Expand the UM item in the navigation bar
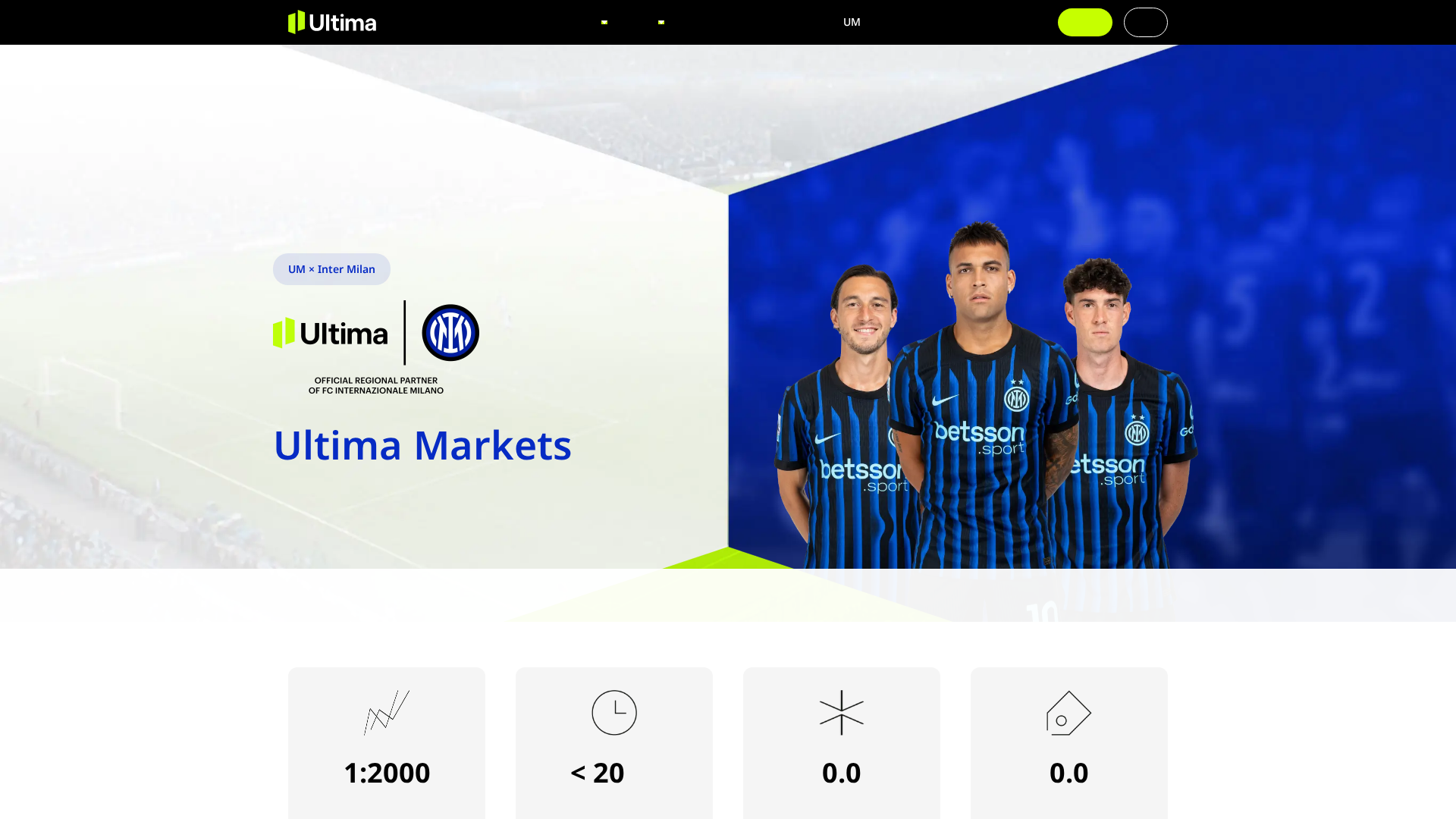This screenshot has width=1456, height=819. point(852,22)
